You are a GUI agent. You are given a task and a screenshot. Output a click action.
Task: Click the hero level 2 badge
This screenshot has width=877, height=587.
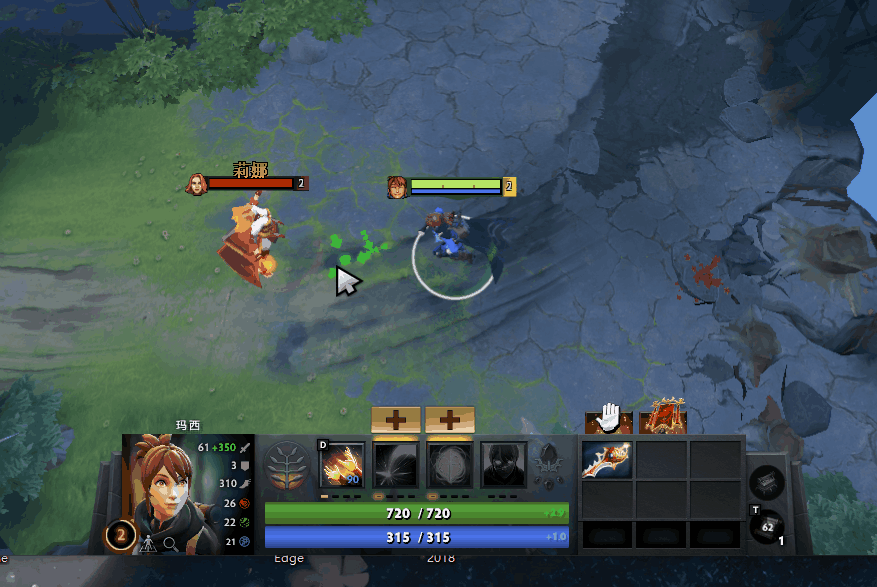click(120, 535)
